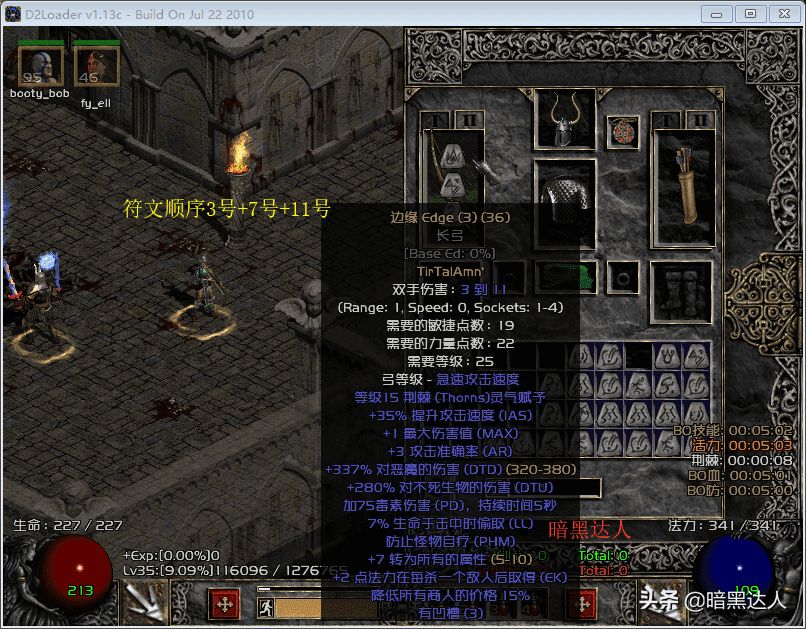This screenshot has width=806, height=629.
Task: Select the fy_ell party portrait
Action: [96, 66]
